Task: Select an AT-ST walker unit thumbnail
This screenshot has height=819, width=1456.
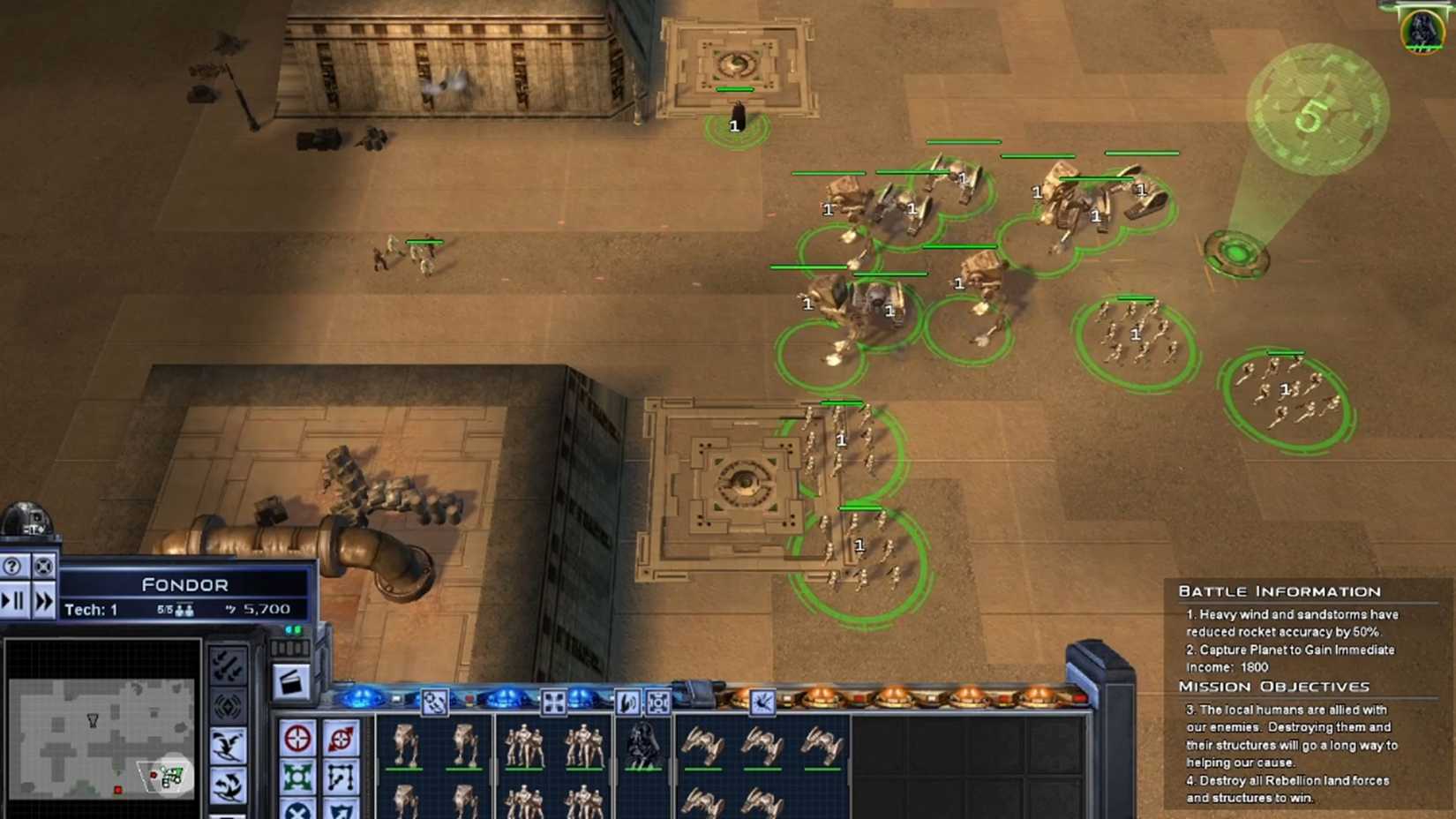Action: [x=404, y=745]
